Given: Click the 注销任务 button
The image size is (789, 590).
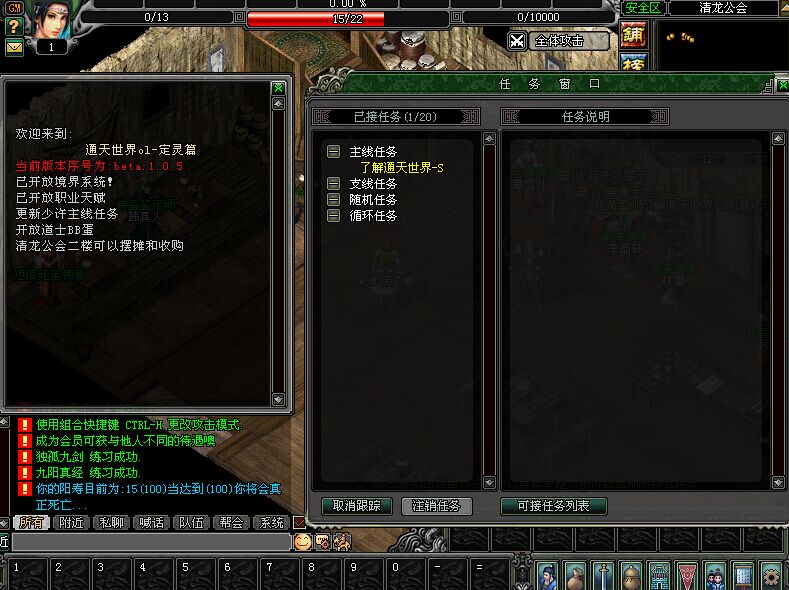Looking at the screenshot, I should pyautogui.click(x=437, y=506).
